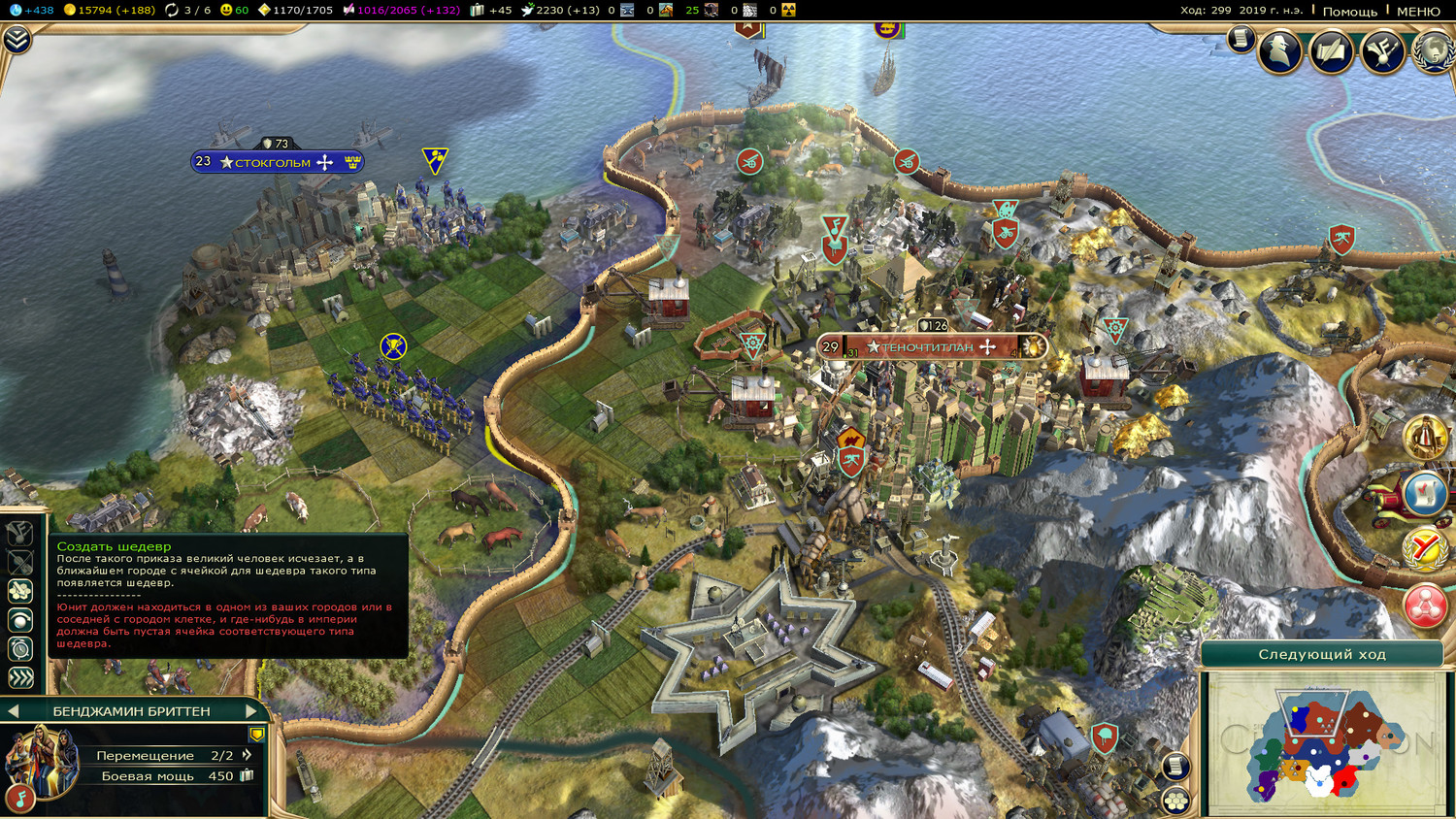Open the red research network notification

(1424, 606)
